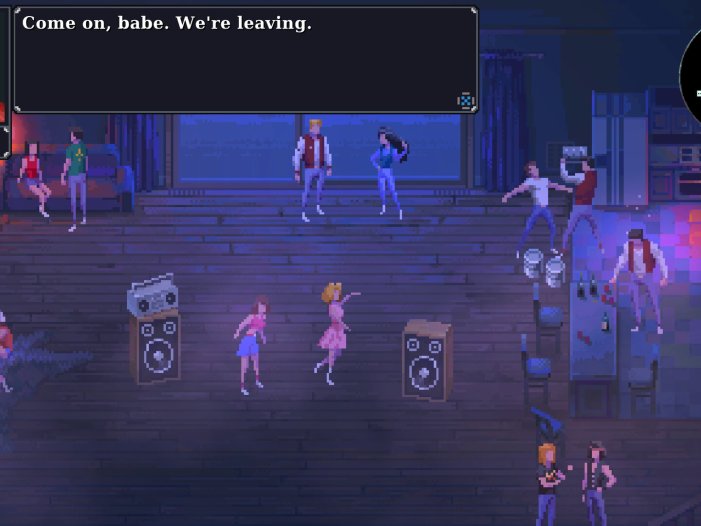701x526 pixels.
Task: Click the blue continue icon in the dialogue box
Action: coord(465,100)
